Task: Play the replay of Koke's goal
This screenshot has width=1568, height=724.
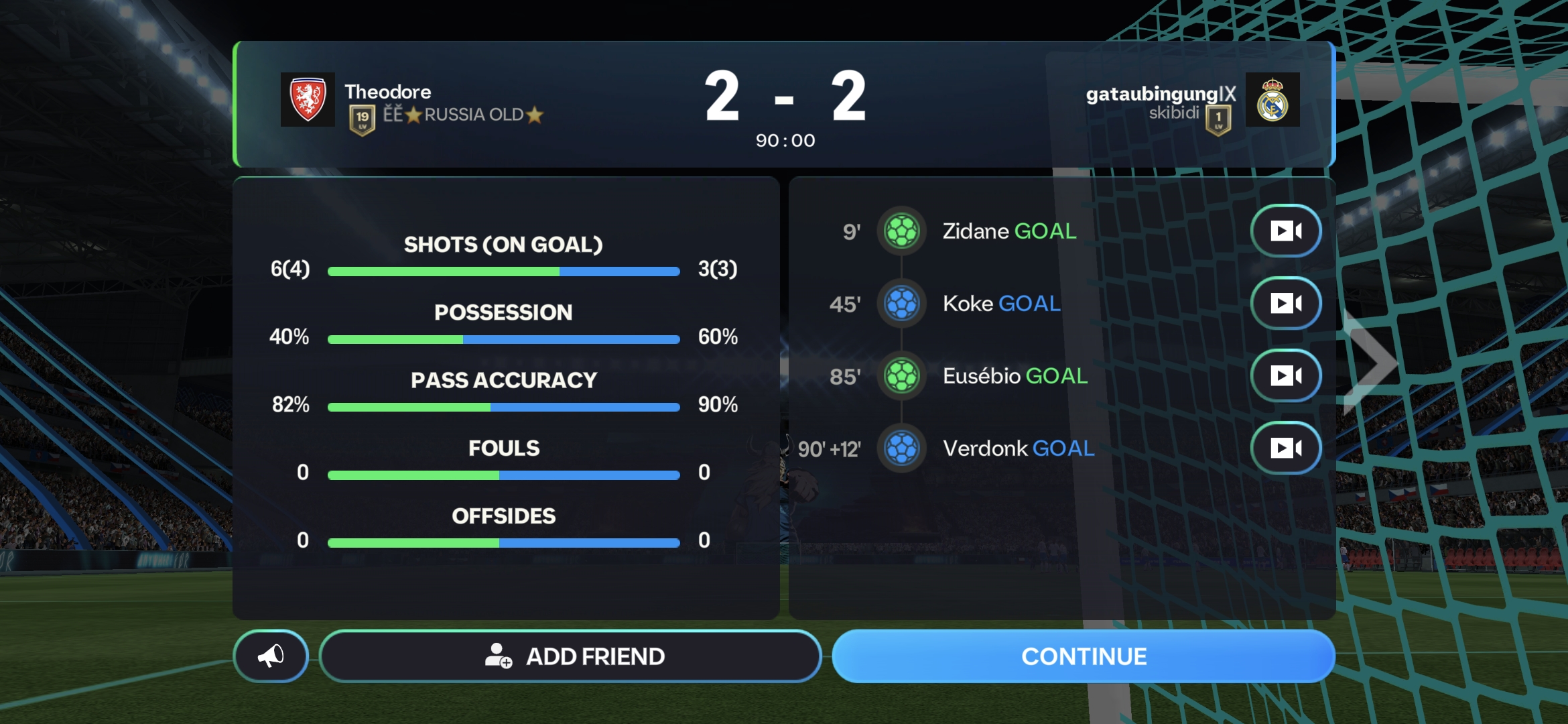Action: pyautogui.click(x=1285, y=304)
